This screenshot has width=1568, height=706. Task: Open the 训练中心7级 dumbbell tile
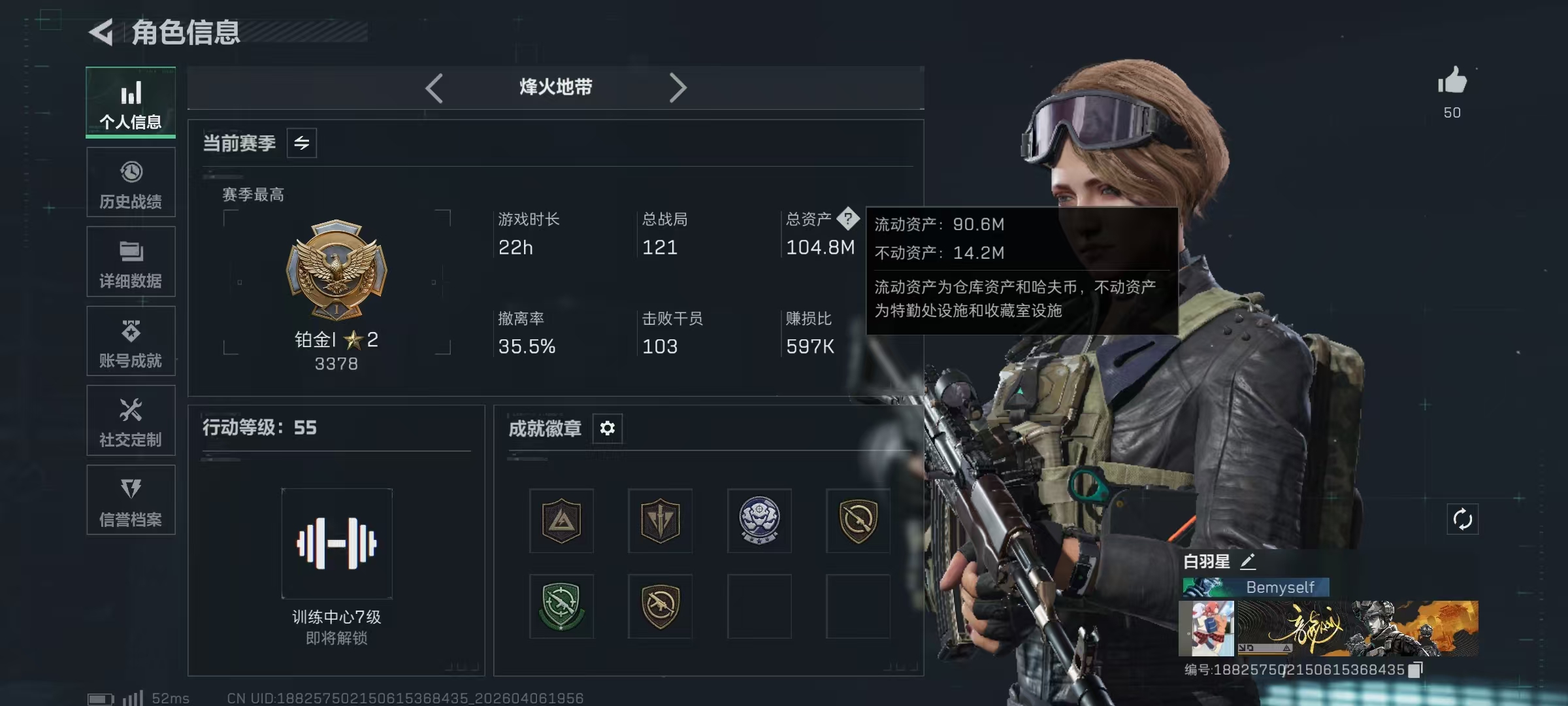[x=337, y=543]
